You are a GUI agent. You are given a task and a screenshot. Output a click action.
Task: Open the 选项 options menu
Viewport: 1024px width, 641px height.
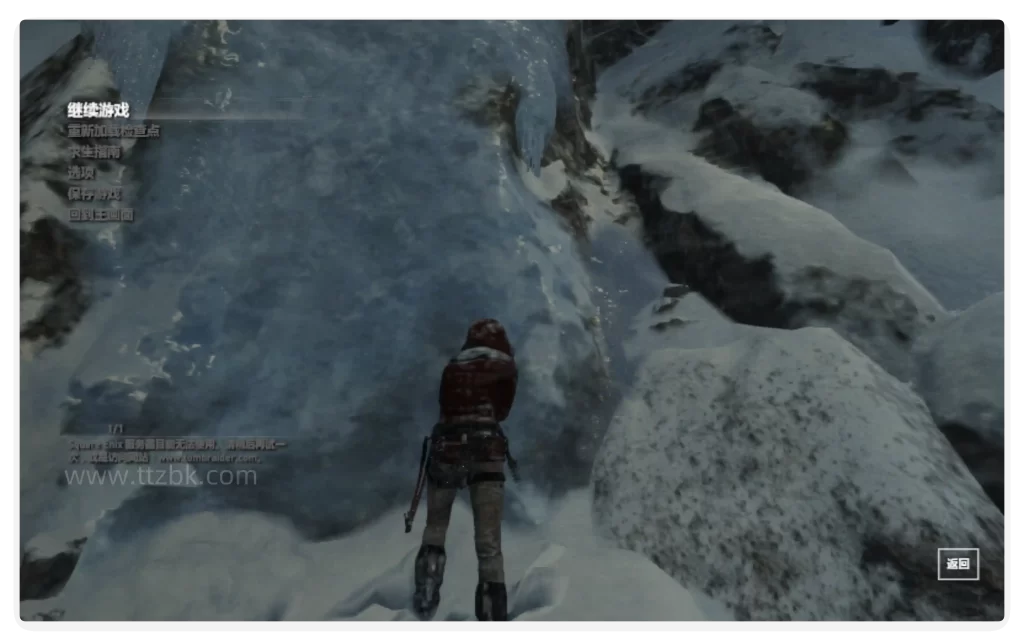pos(81,172)
